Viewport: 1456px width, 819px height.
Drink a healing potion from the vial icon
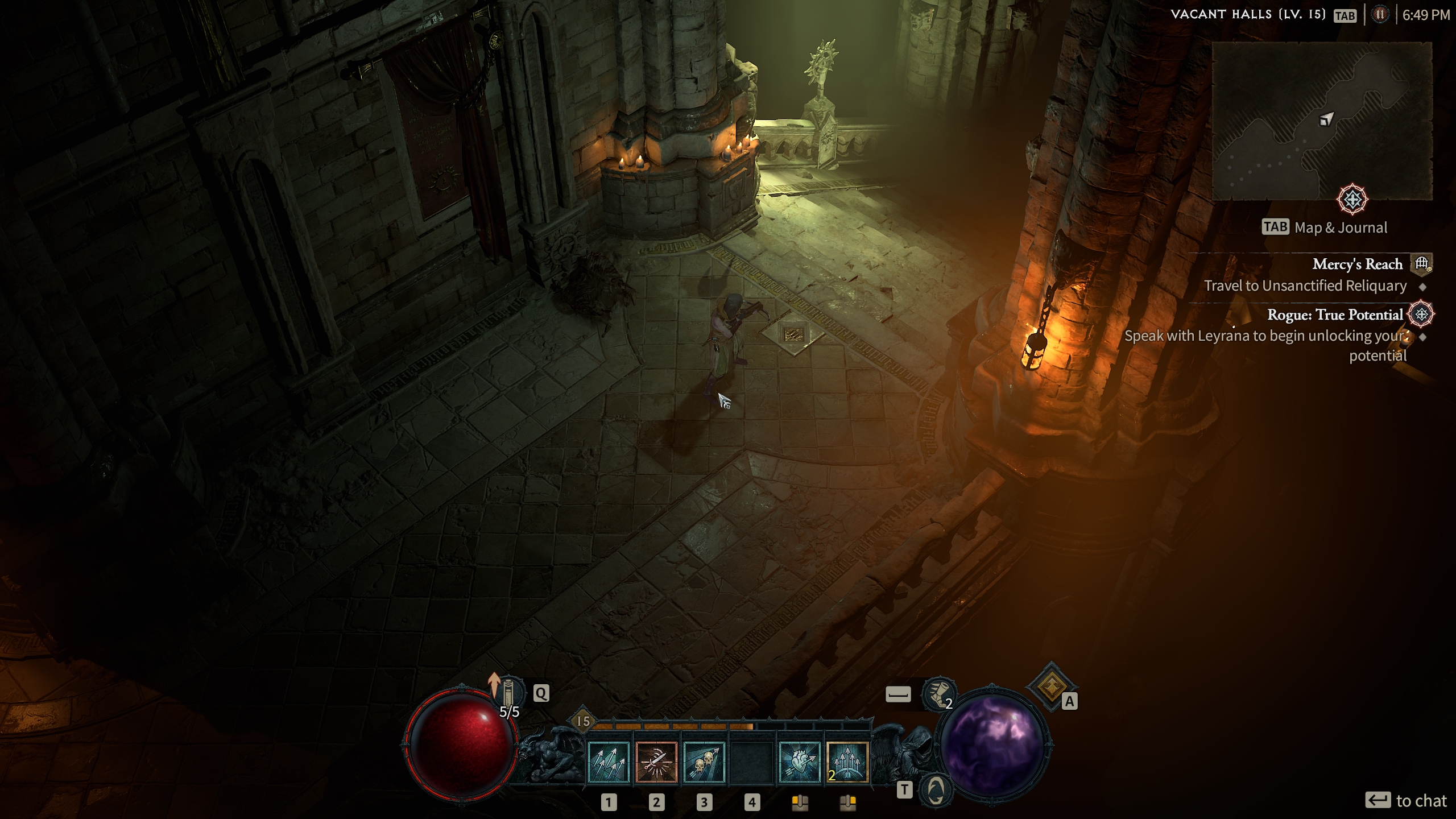pos(508,693)
